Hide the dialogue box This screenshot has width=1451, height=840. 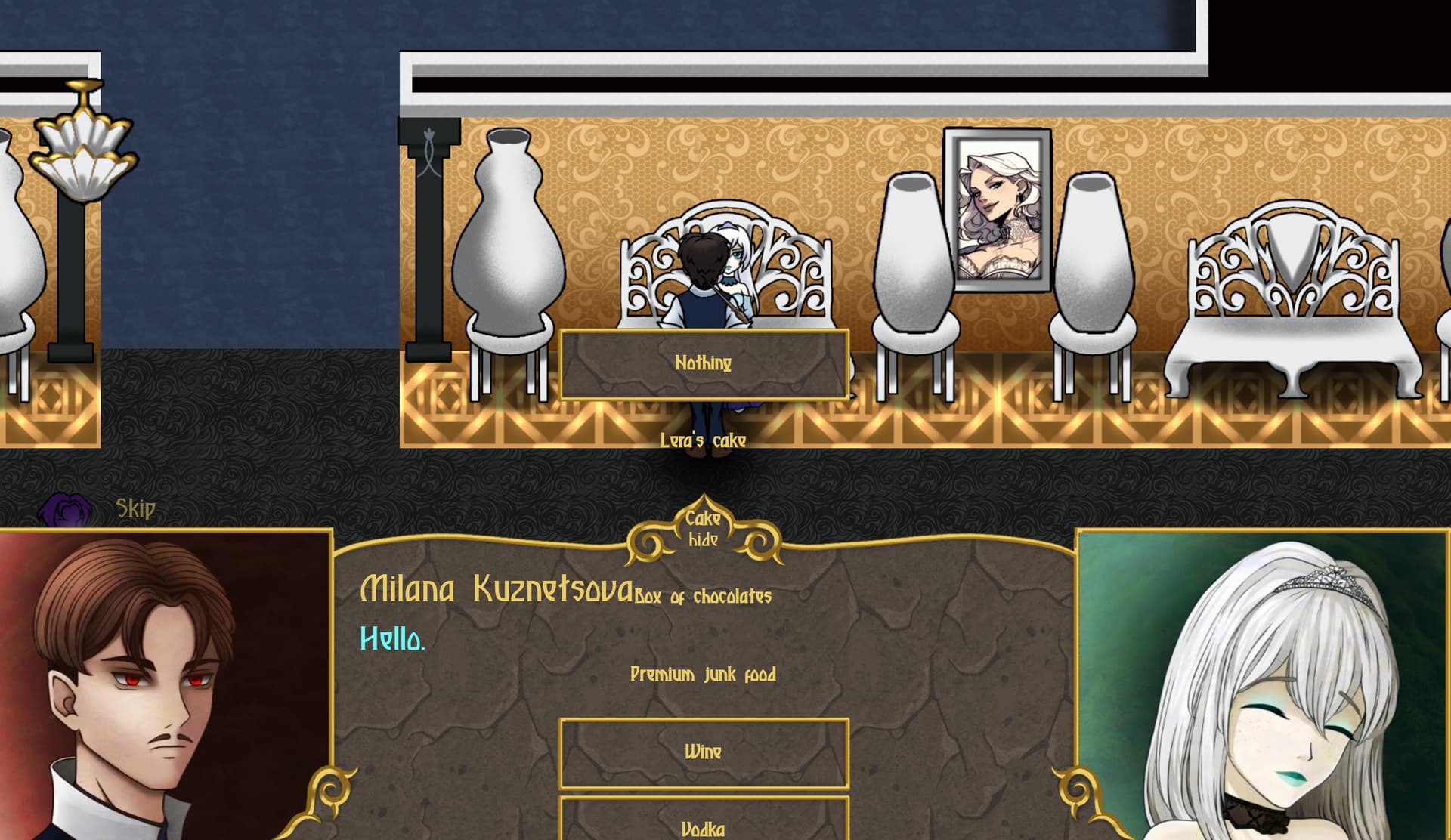tap(703, 540)
